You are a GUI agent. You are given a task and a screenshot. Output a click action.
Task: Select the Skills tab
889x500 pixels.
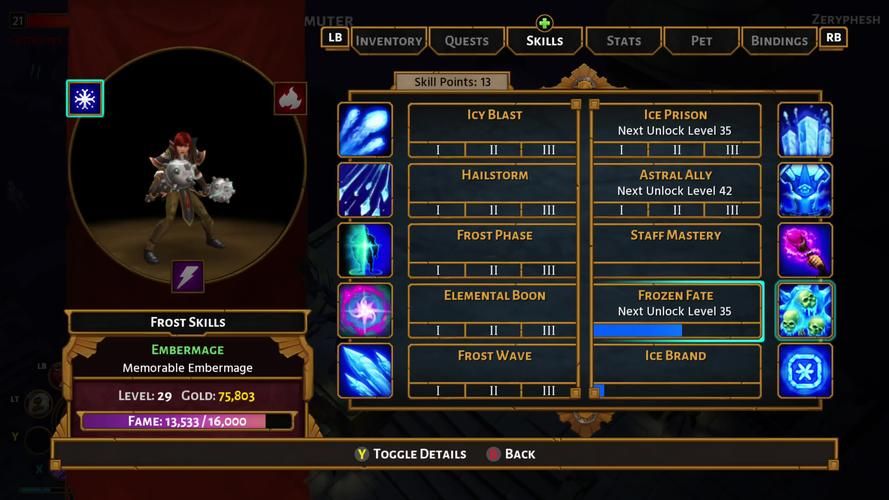pyautogui.click(x=544, y=41)
